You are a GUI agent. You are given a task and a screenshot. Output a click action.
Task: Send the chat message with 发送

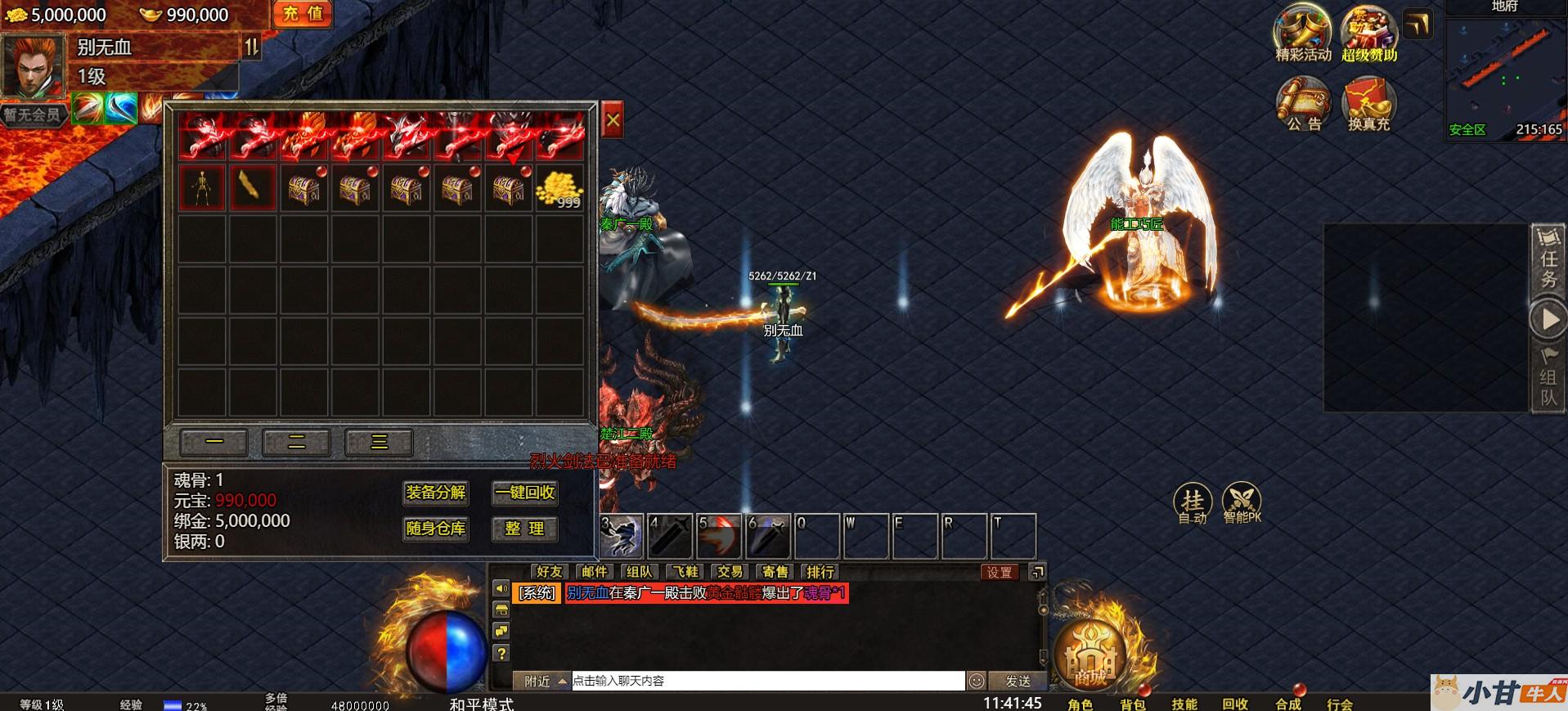tap(1018, 681)
